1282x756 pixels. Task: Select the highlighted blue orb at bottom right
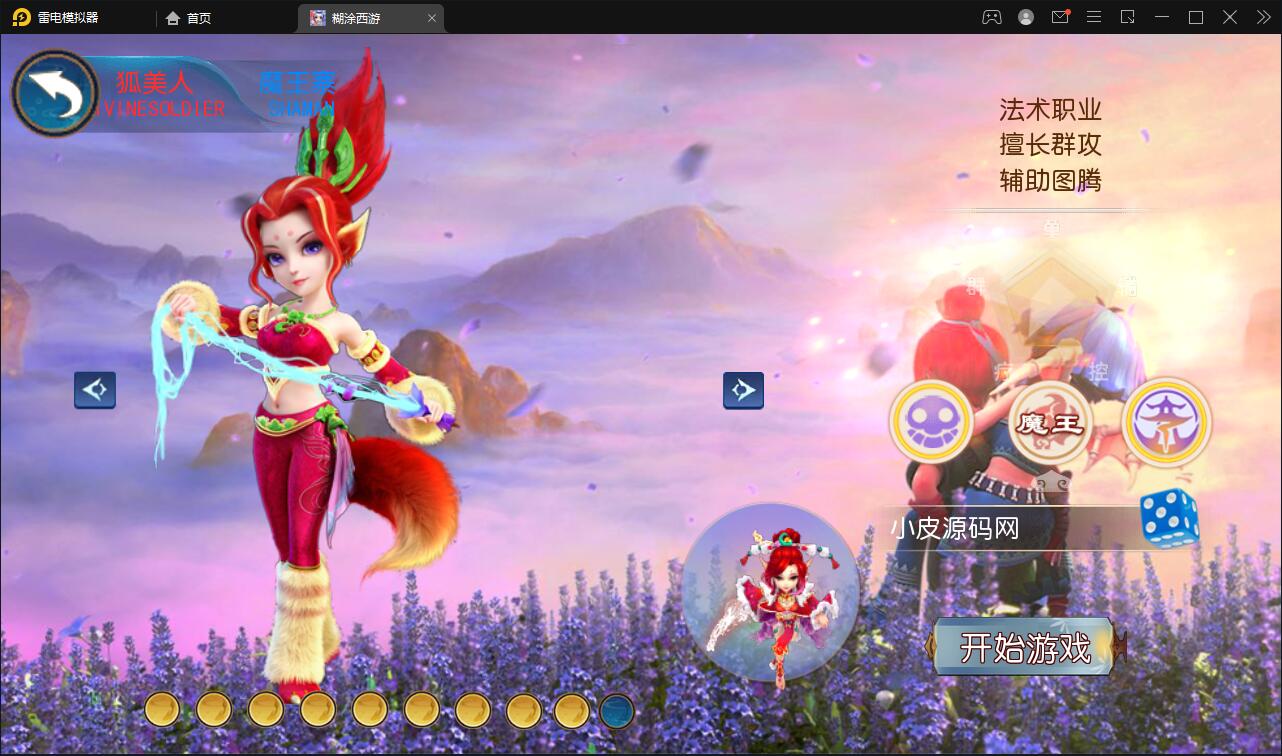616,710
